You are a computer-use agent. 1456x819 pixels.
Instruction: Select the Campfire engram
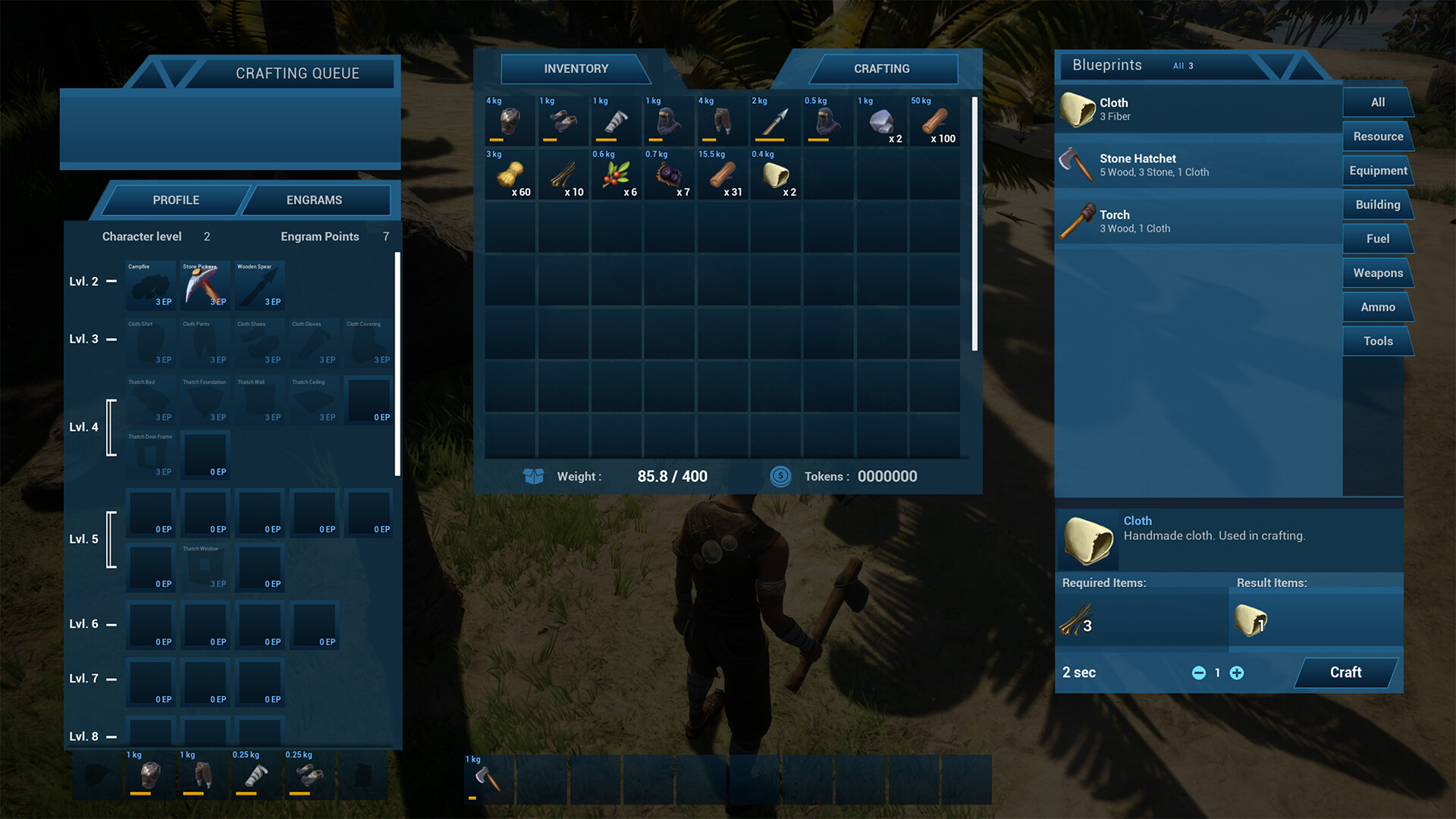click(149, 285)
